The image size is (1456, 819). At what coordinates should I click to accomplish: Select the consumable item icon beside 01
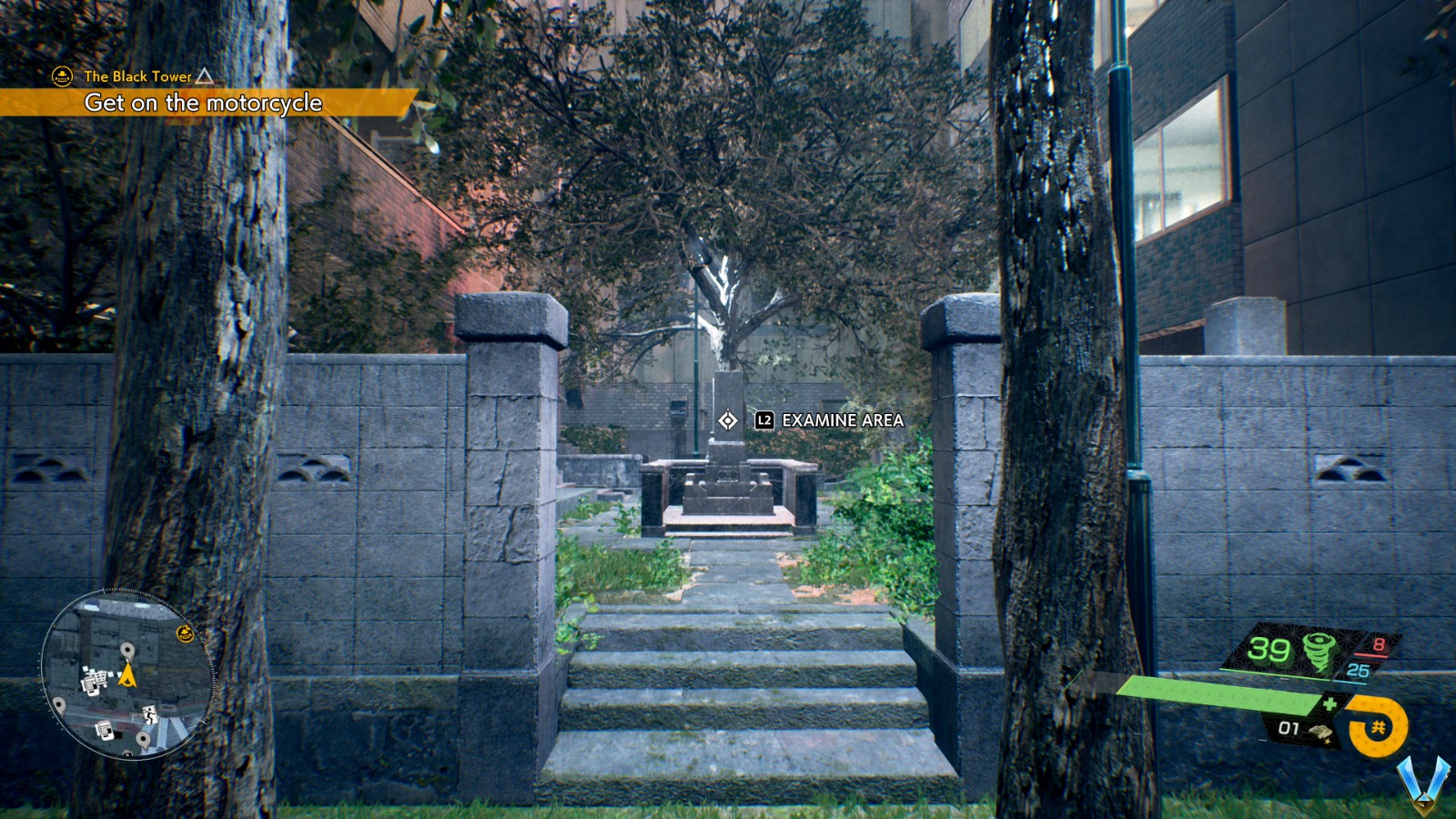(x=1320, y=732)
